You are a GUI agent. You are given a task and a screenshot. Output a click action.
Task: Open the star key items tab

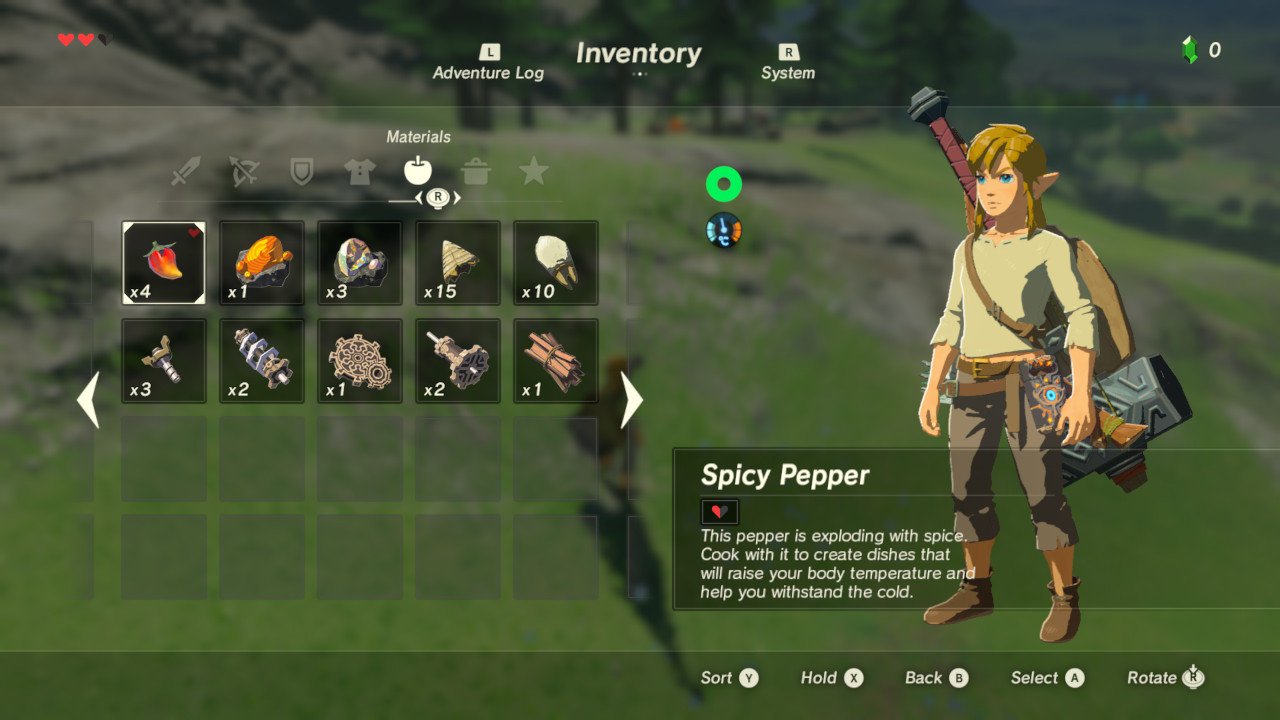tap(534, 172)
